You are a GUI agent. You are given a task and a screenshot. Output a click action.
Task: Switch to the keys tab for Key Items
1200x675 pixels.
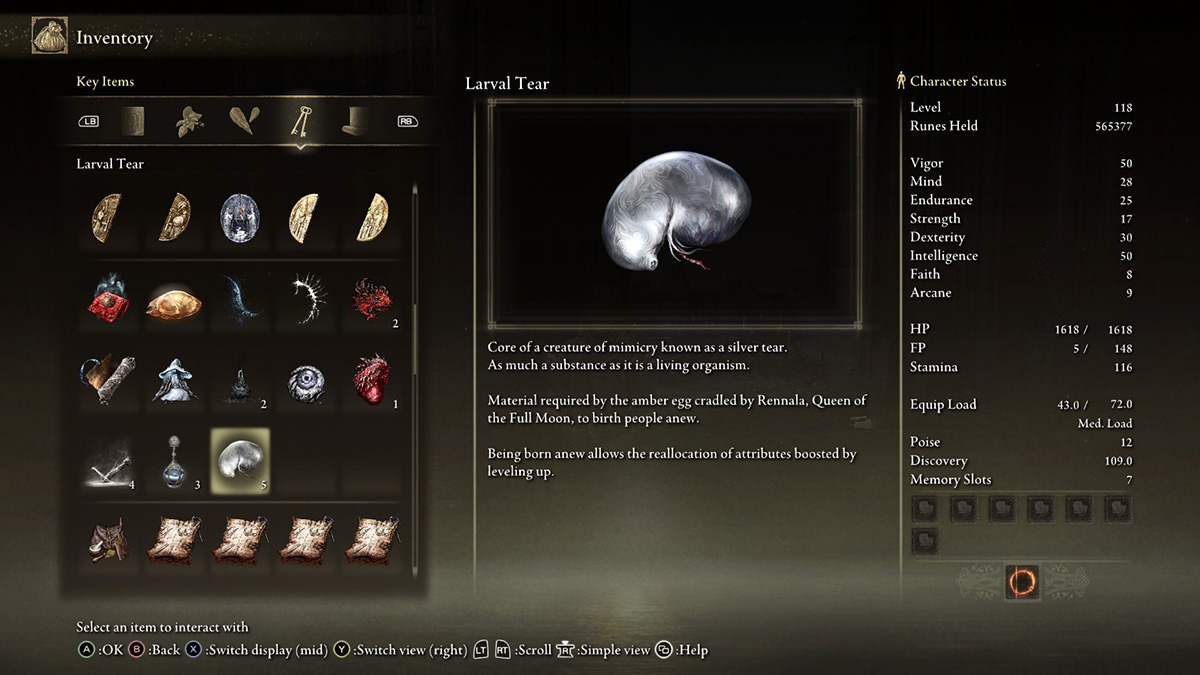pyautogui.click(x=298, y=121)
